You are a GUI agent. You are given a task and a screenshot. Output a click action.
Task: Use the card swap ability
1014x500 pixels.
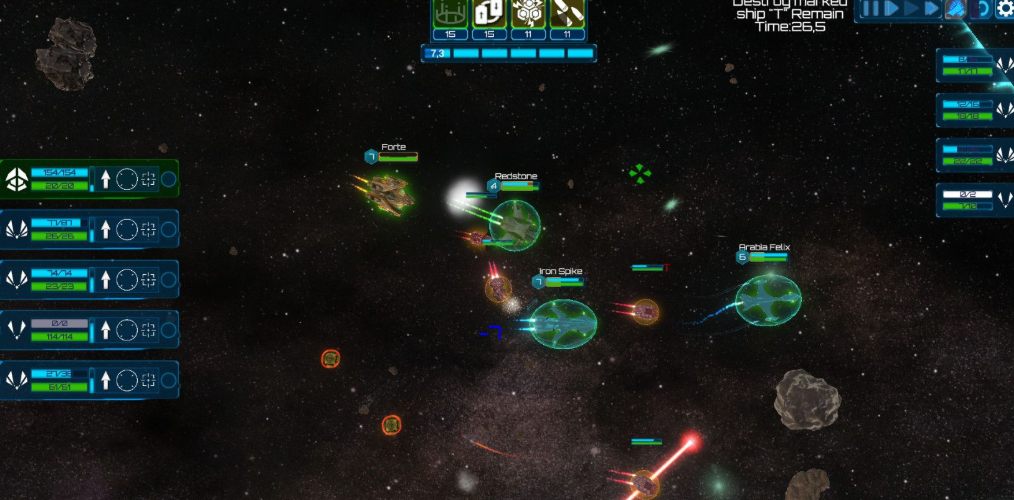489,14
